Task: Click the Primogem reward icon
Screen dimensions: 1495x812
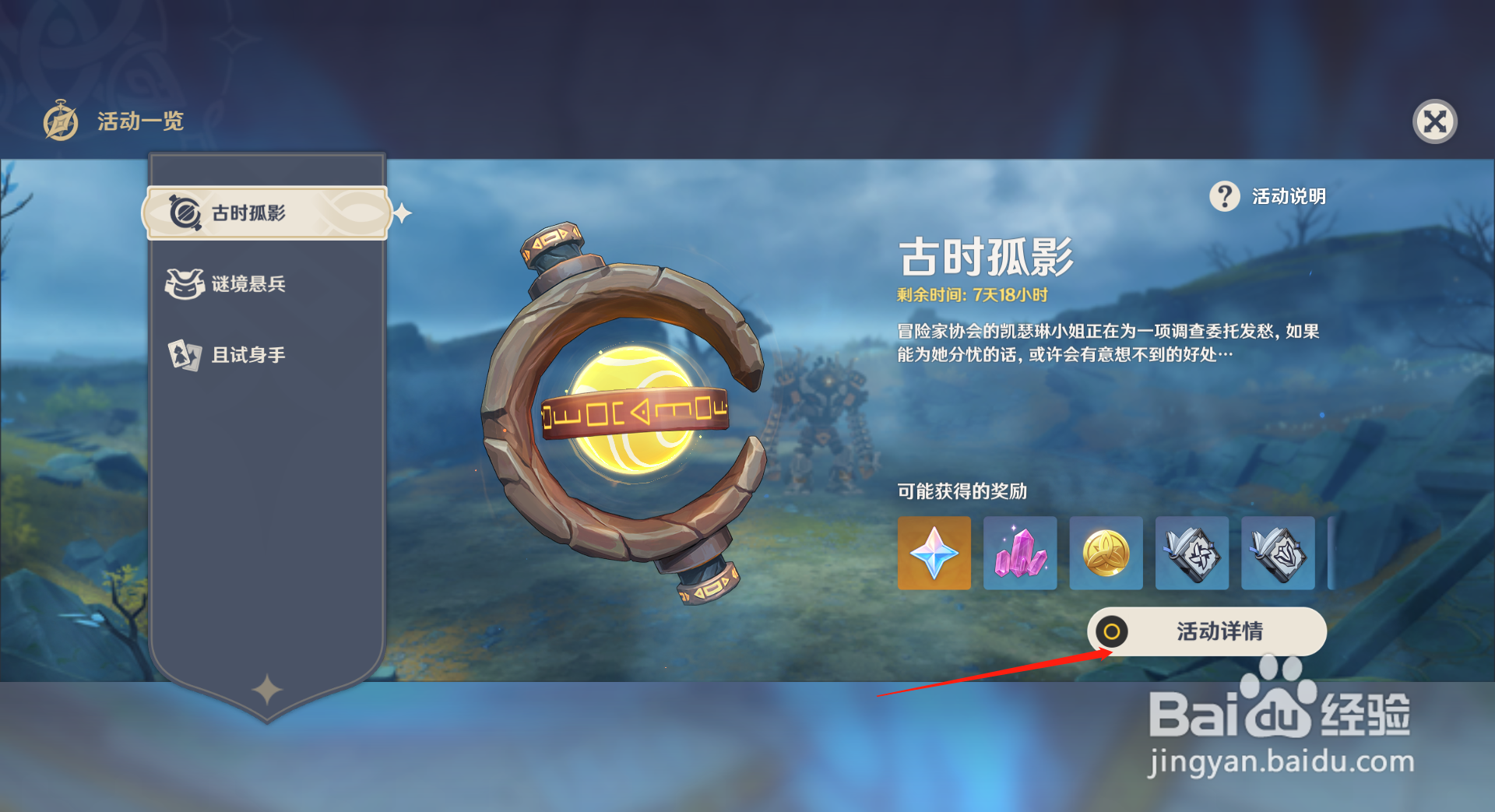Action: 934,554
